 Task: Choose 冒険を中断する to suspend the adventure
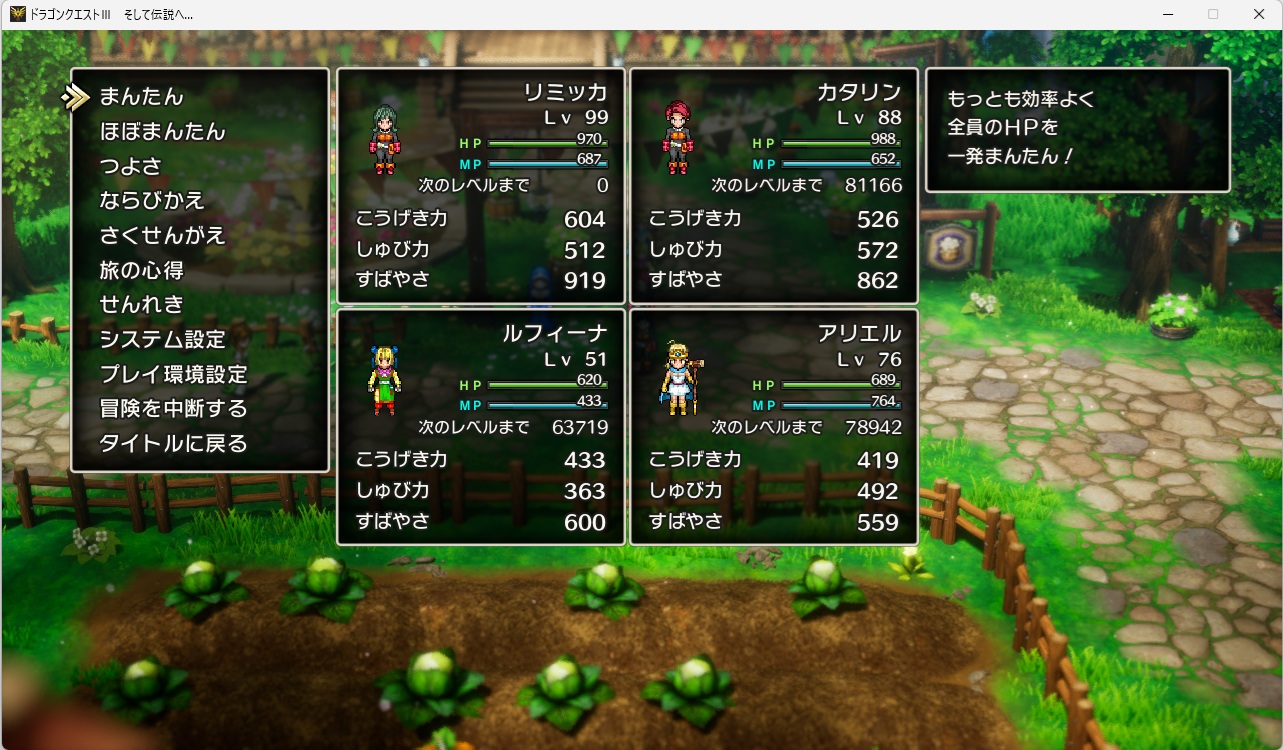[173, 409]
